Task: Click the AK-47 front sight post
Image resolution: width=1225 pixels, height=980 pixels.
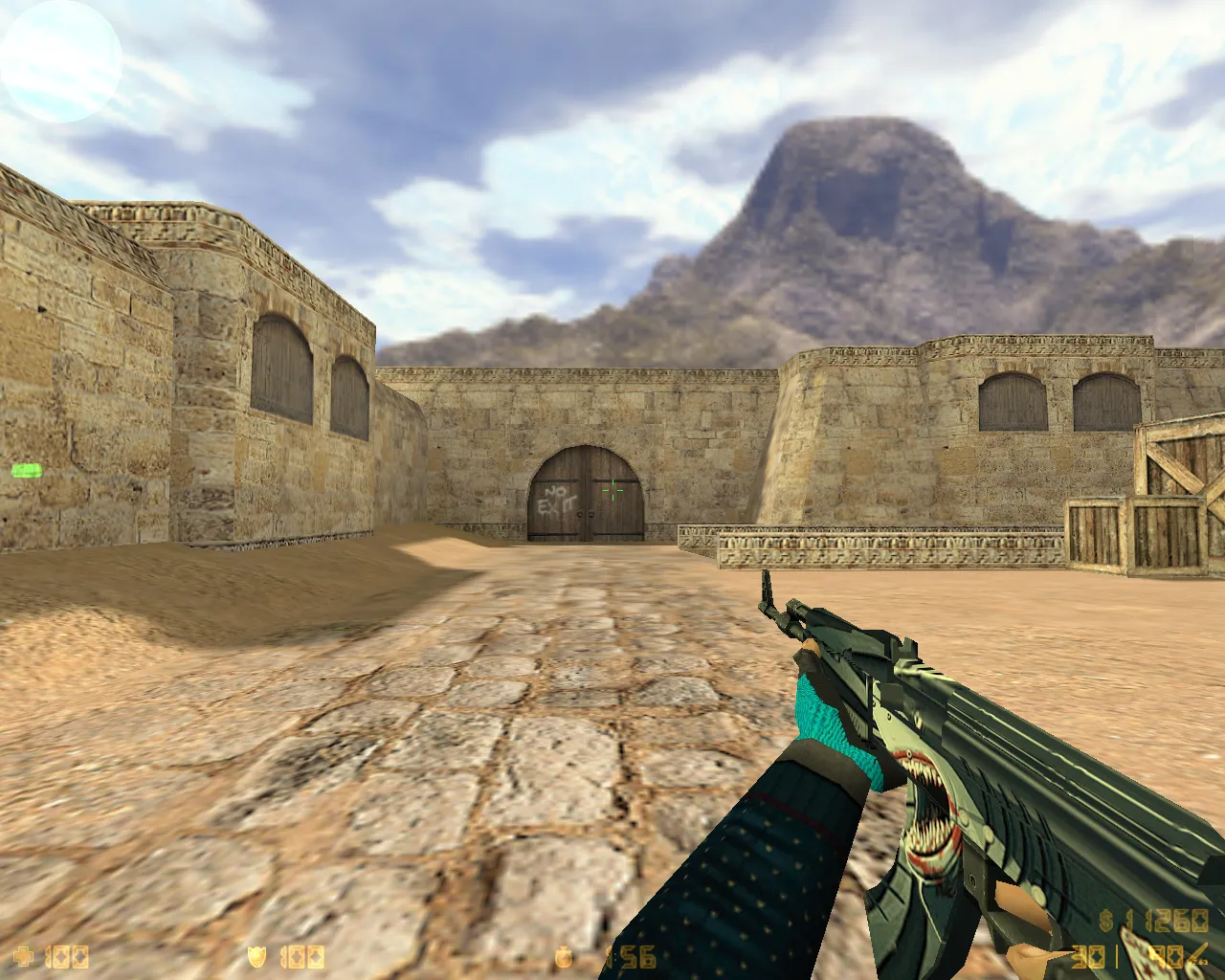Action: click(768, 589)
